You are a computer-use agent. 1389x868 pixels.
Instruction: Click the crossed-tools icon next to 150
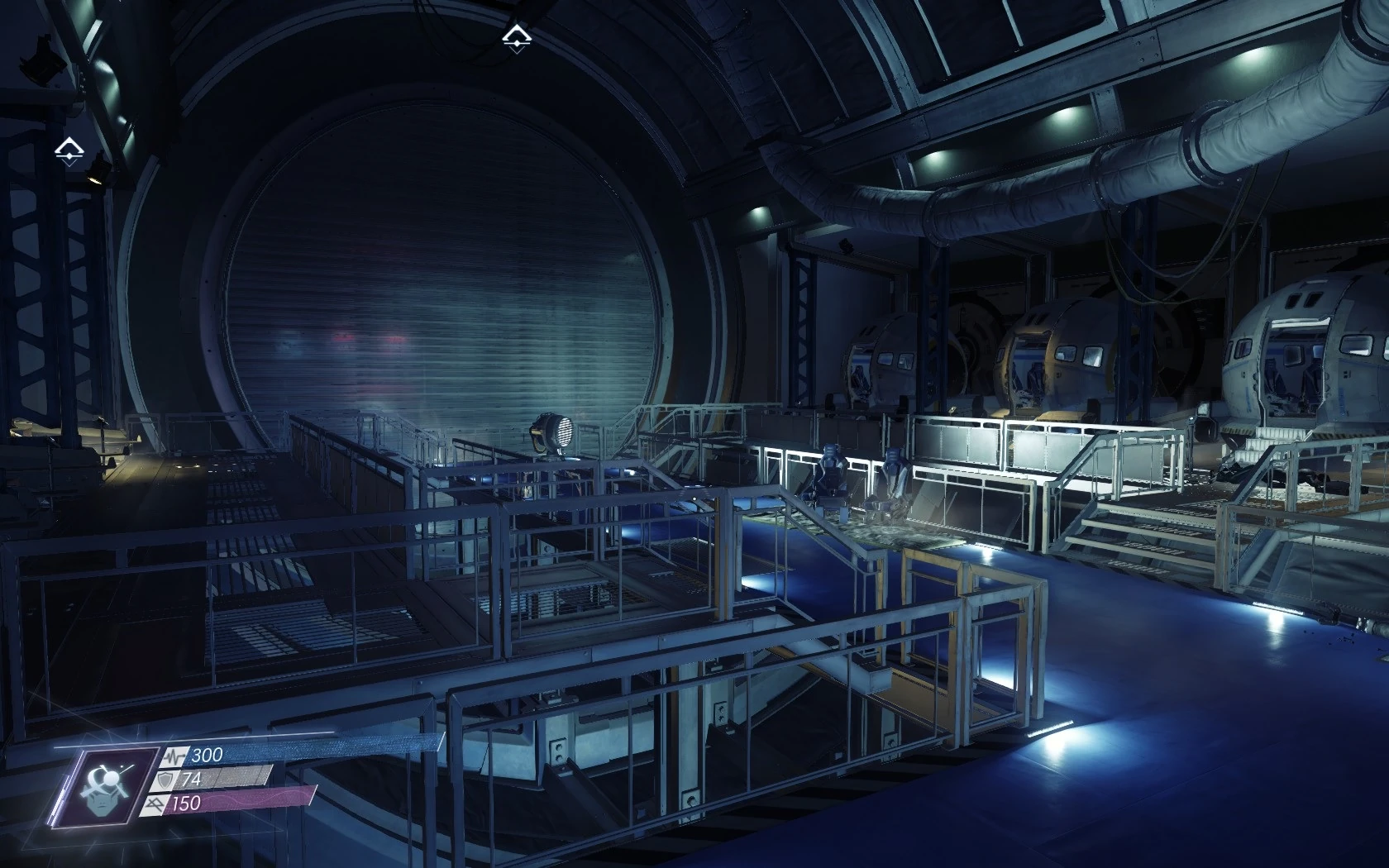point(156,804)
